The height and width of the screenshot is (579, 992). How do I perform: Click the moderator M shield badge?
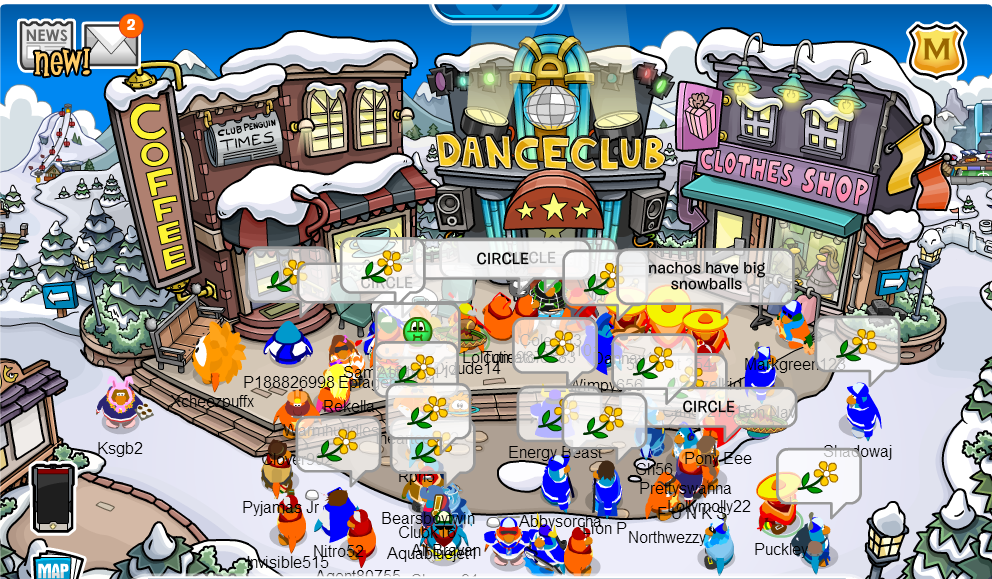click(x=936, y=50)
